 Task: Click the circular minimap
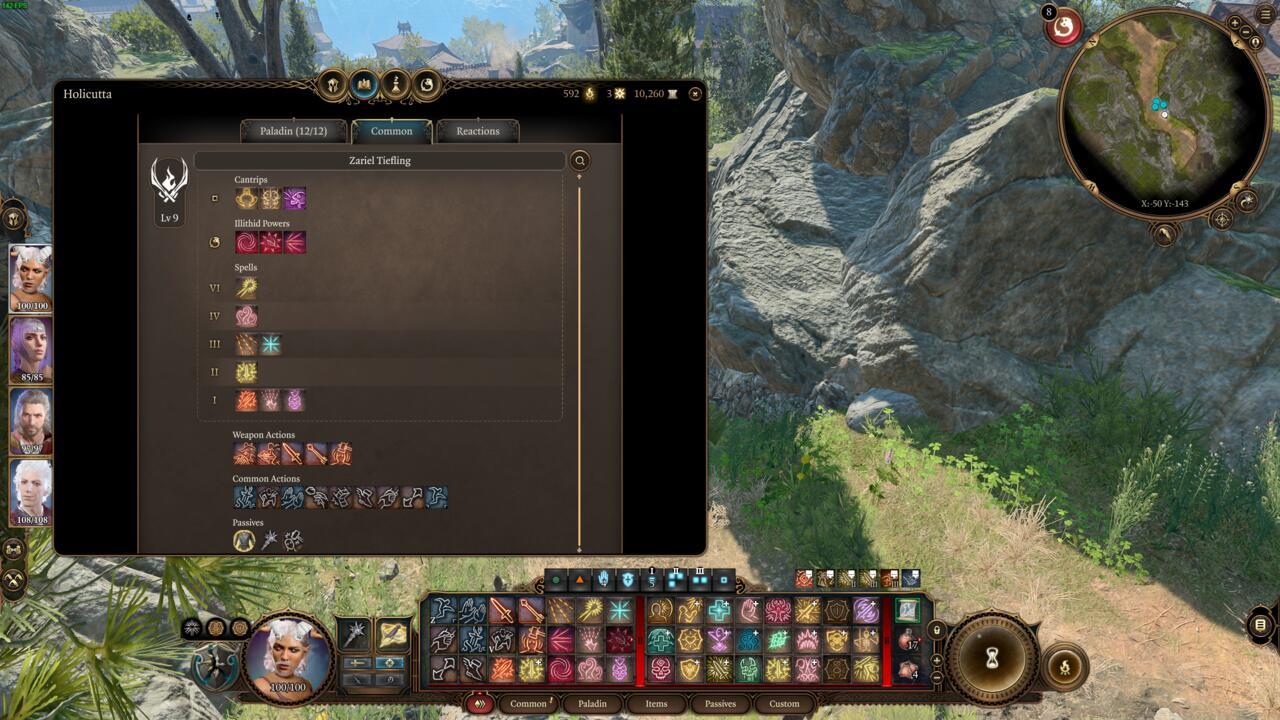pos(1164,114)
